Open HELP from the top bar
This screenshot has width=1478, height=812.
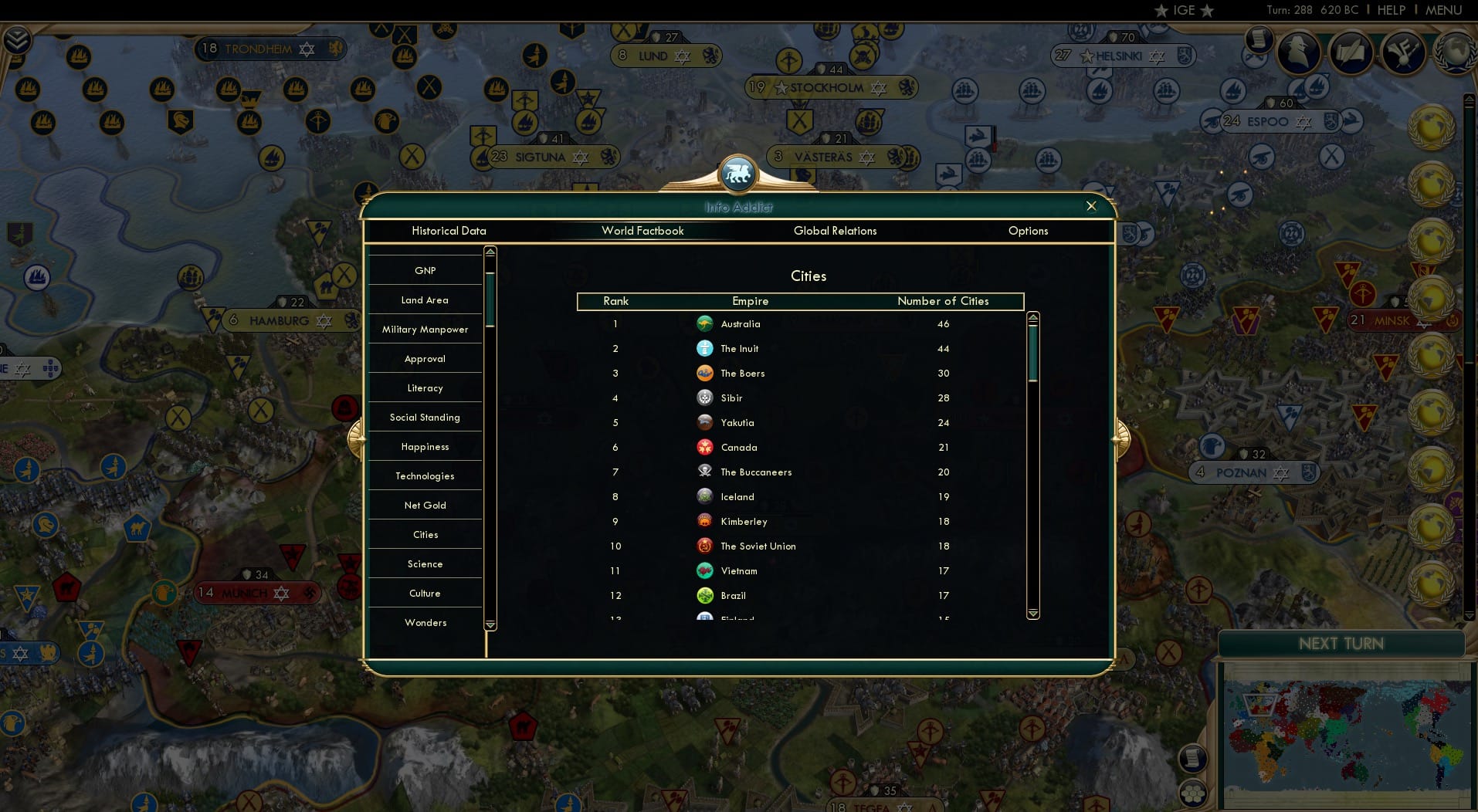(1389, 10)
